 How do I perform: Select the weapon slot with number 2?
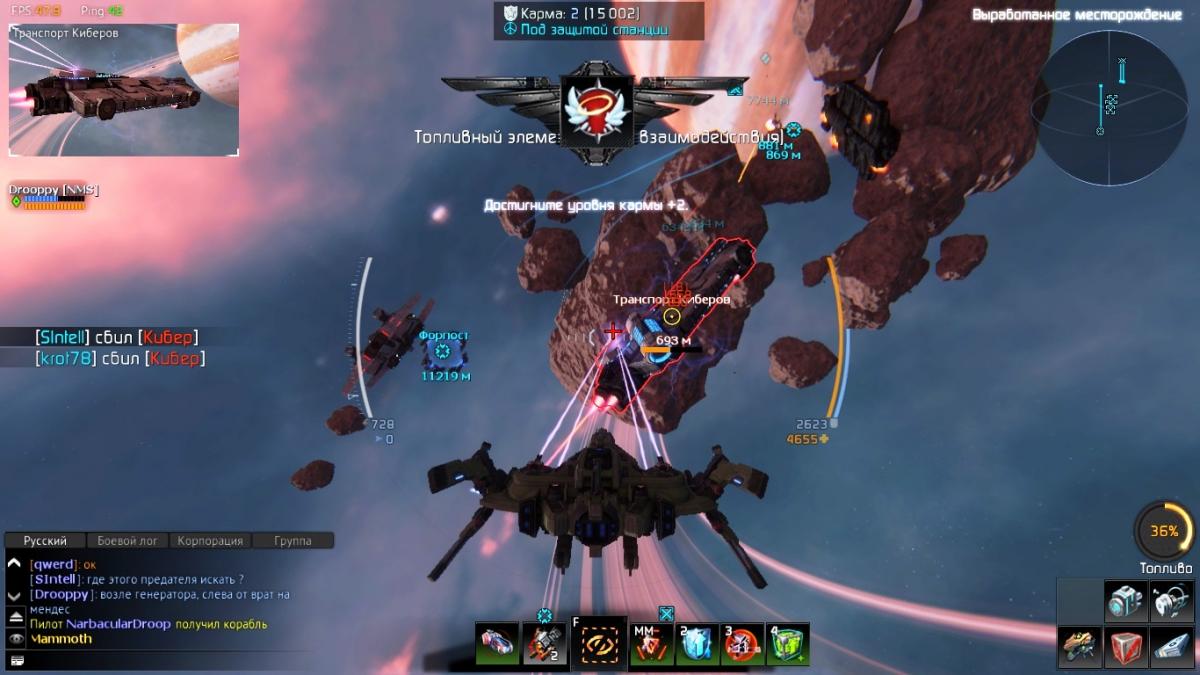point(544,644)
